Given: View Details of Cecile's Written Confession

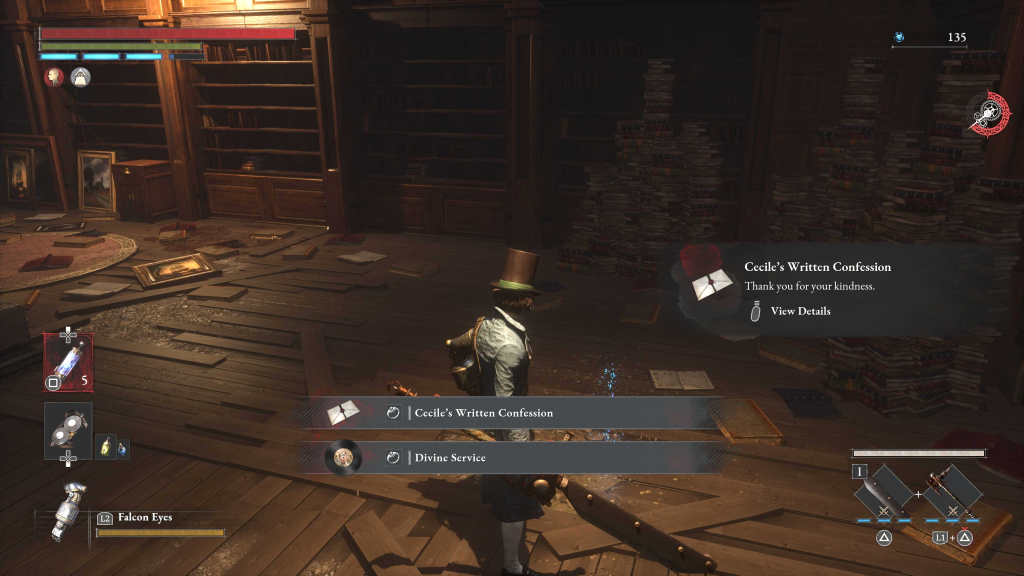Looking at the screenshot, I should click(x=799, y=311).
